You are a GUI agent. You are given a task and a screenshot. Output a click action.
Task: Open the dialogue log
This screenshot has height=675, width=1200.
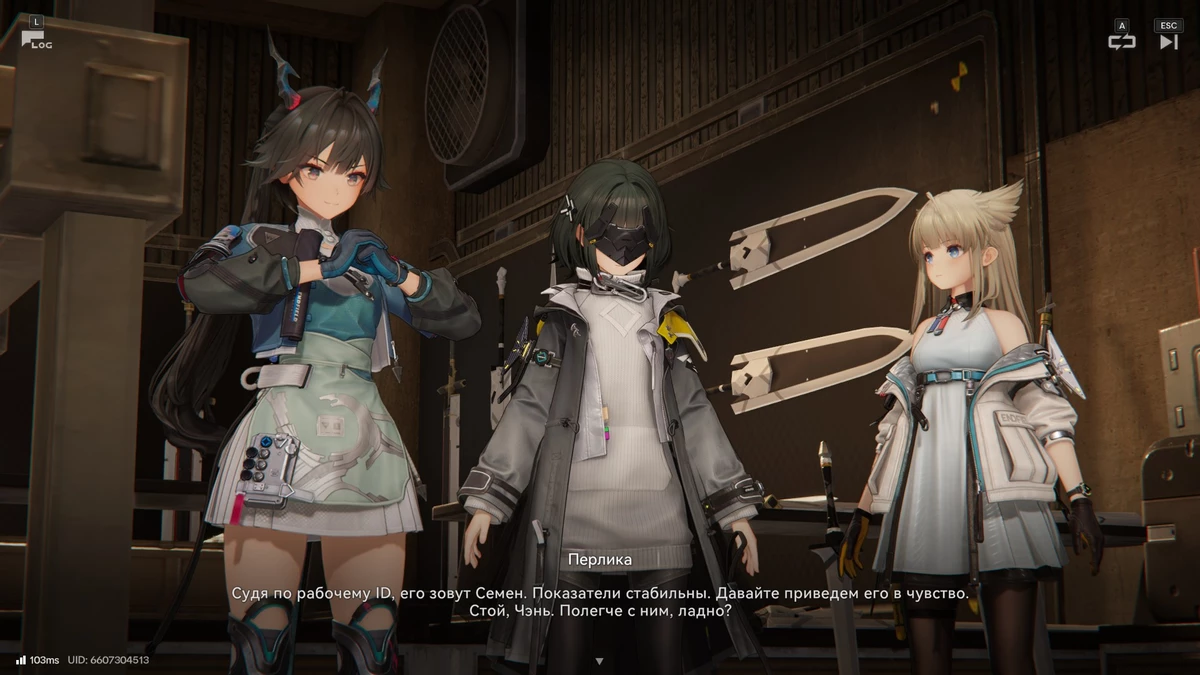pos(35,38)
